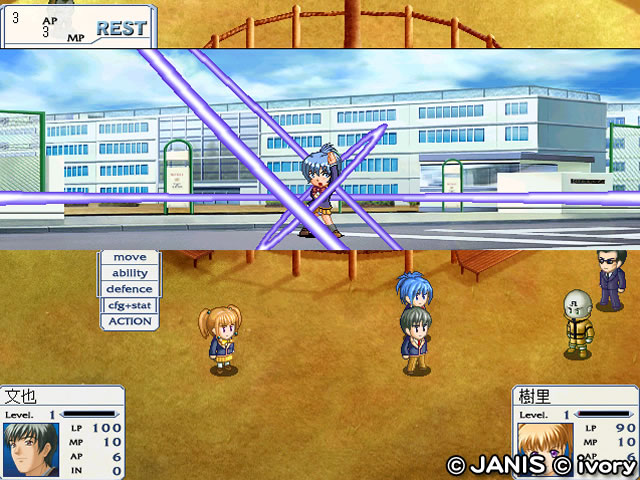Screen dimensions: 640x480
Task: Choose the move command
Action: [129, 257]
